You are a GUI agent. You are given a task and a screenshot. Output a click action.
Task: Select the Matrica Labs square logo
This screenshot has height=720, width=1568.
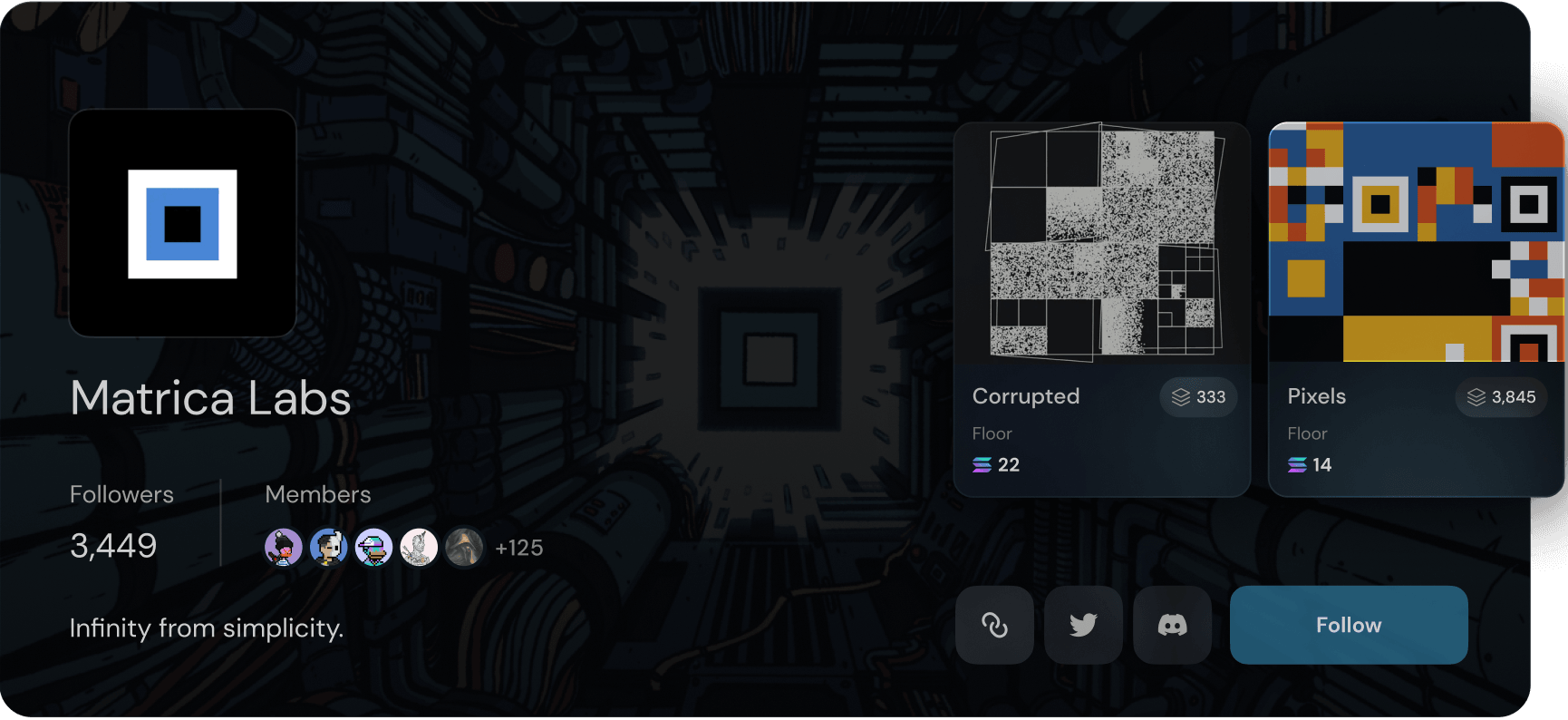click(182, 223)
